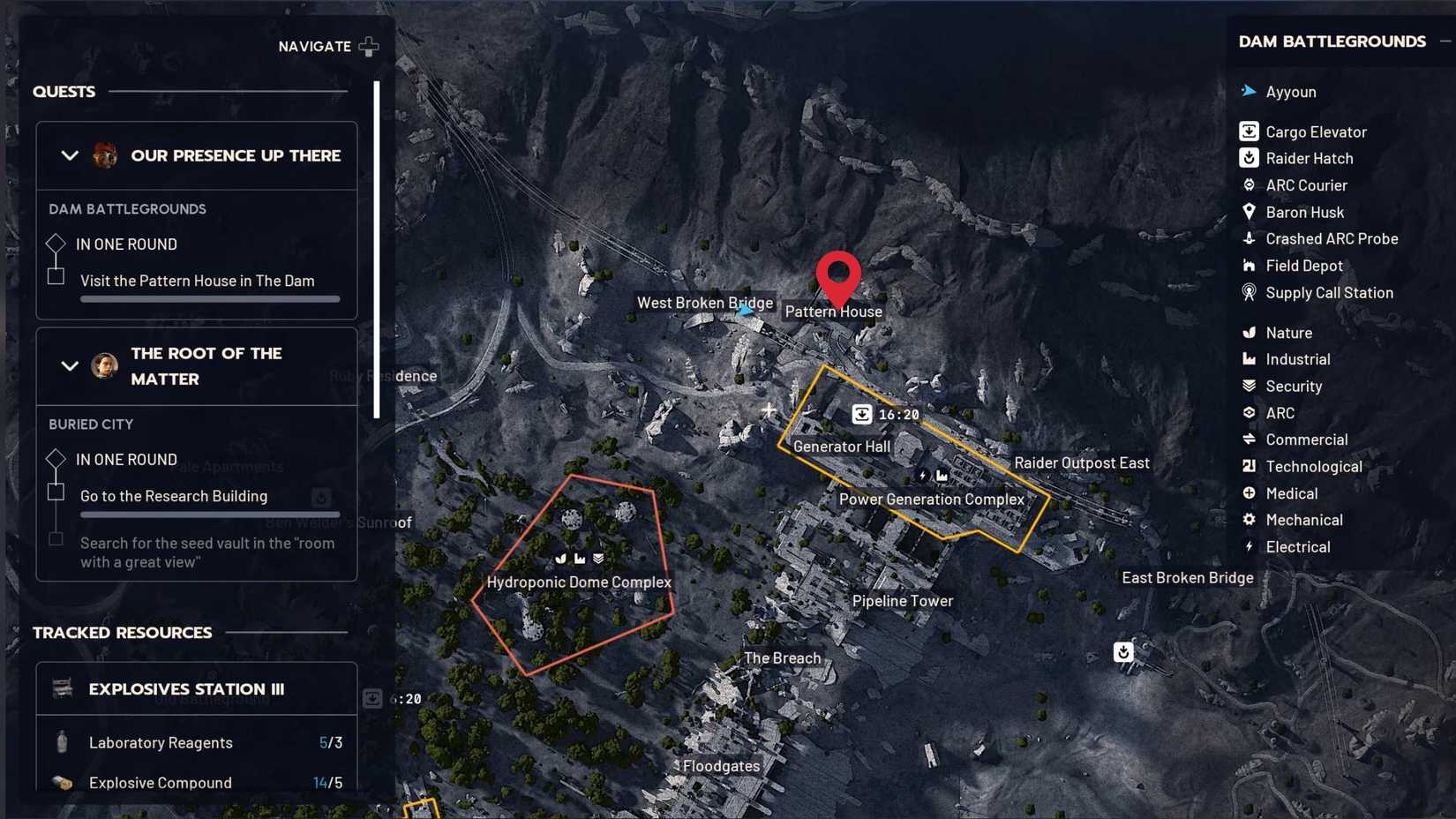Click the Baron Husk legend marker icon
1456x819 pixels.
point(1249,212)
